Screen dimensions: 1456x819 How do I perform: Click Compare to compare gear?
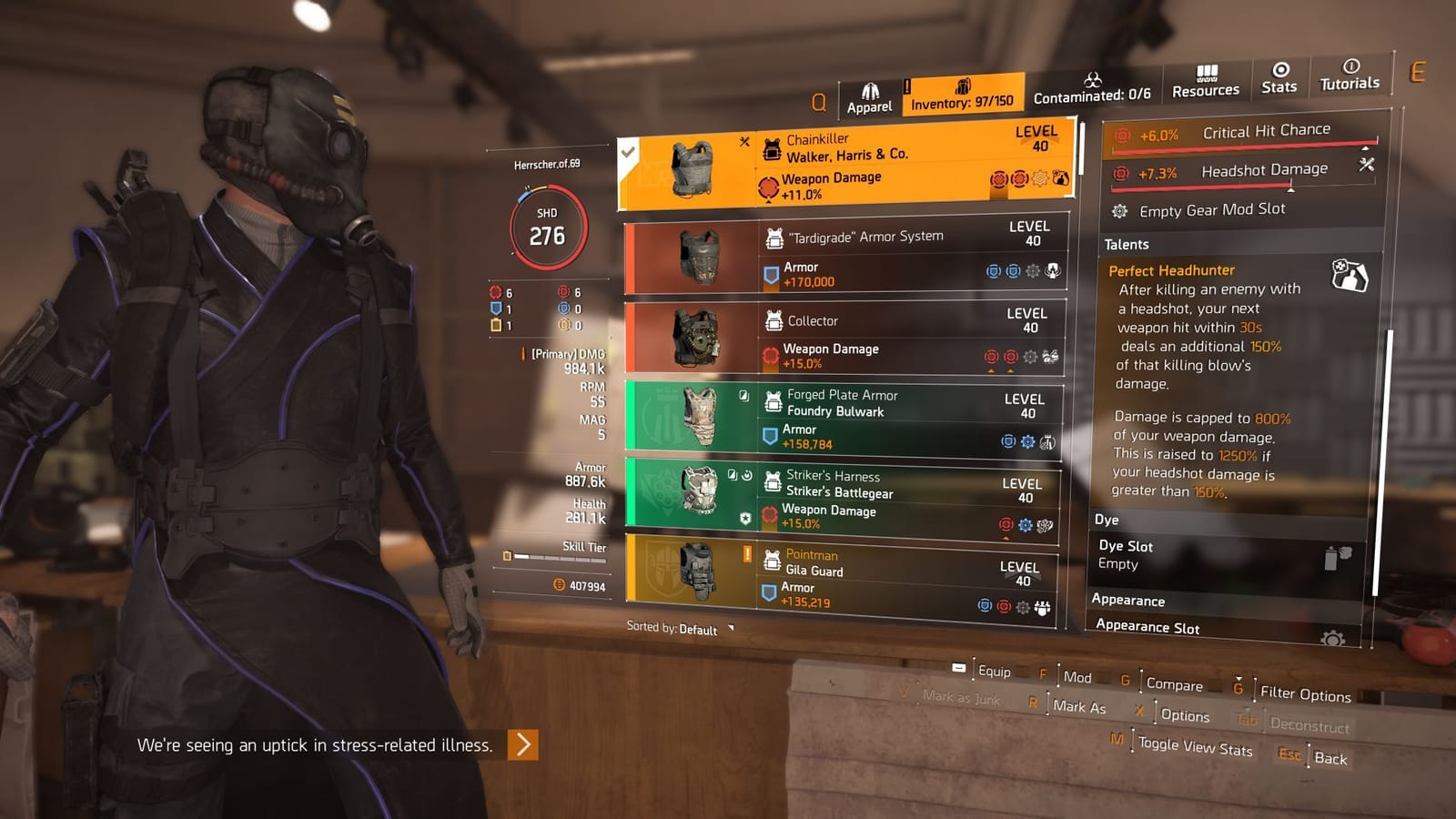point(1177,685)
